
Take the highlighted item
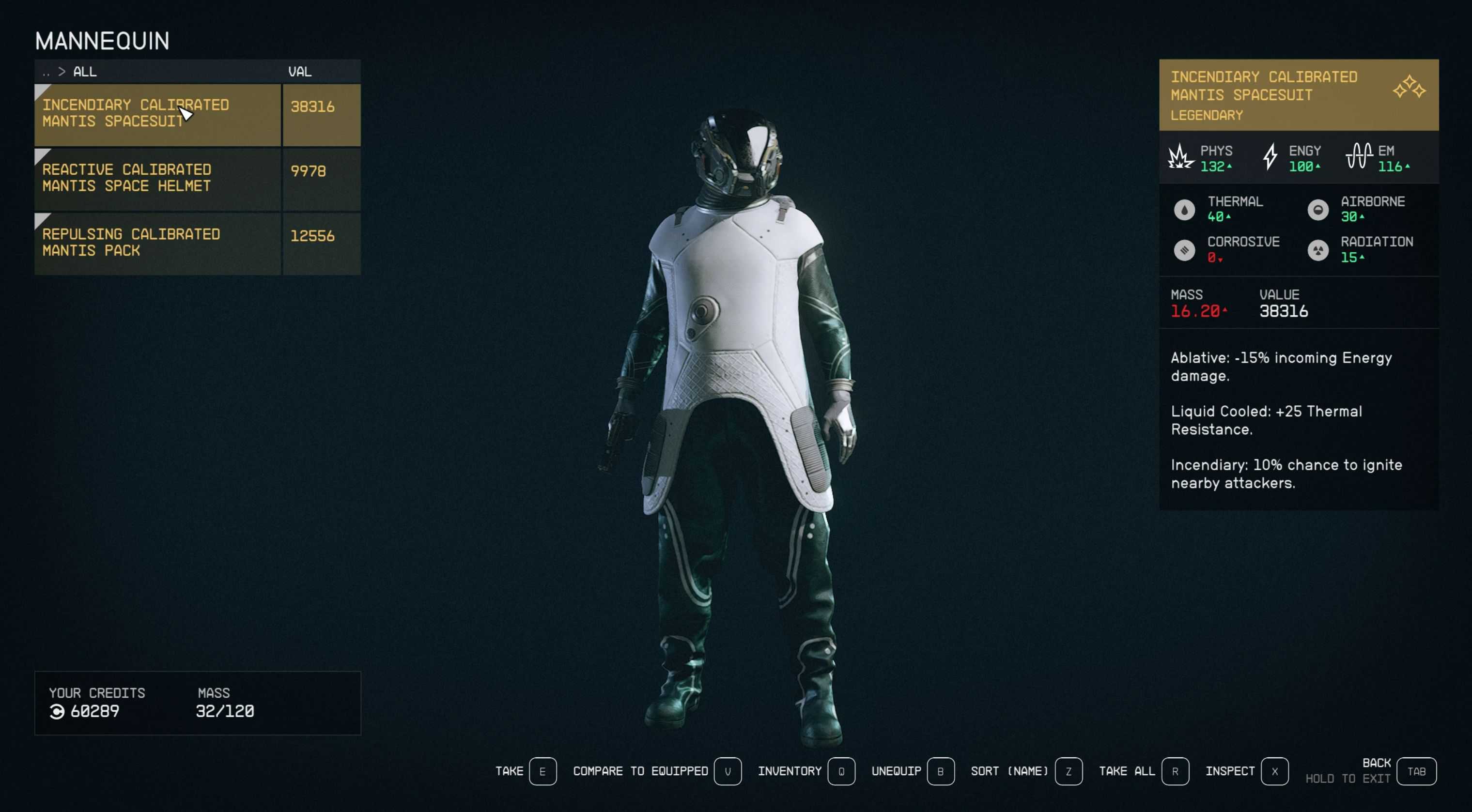point(542,771)
